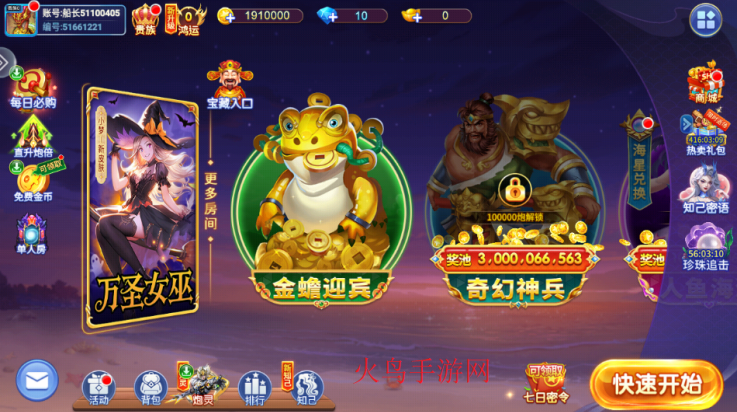
Task: Enter the 单人房 single-player room
Action: [x=32, y=234]
